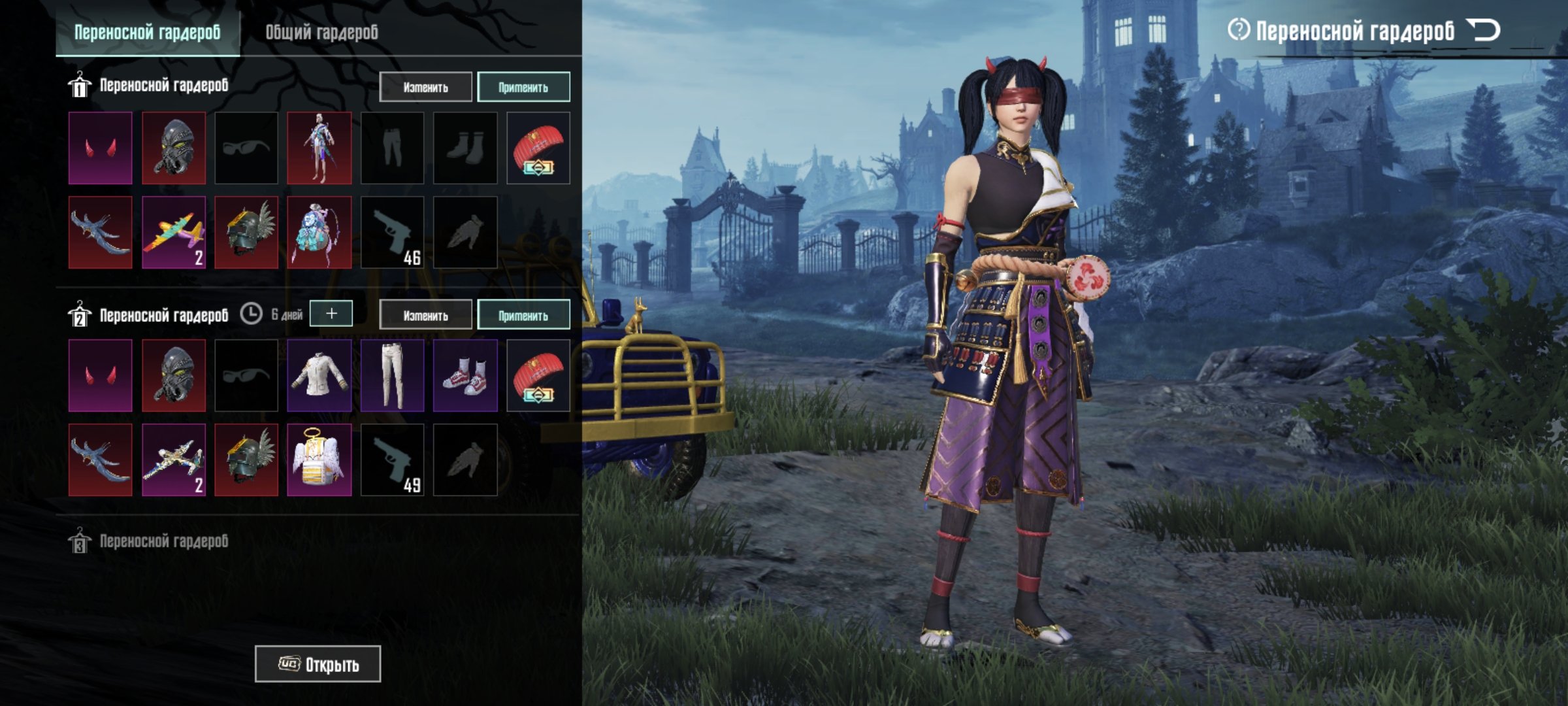This screenshot has height=706, width=1568.
Task: Click Изменить for wardrobe 2
Action: pos(425,315)
